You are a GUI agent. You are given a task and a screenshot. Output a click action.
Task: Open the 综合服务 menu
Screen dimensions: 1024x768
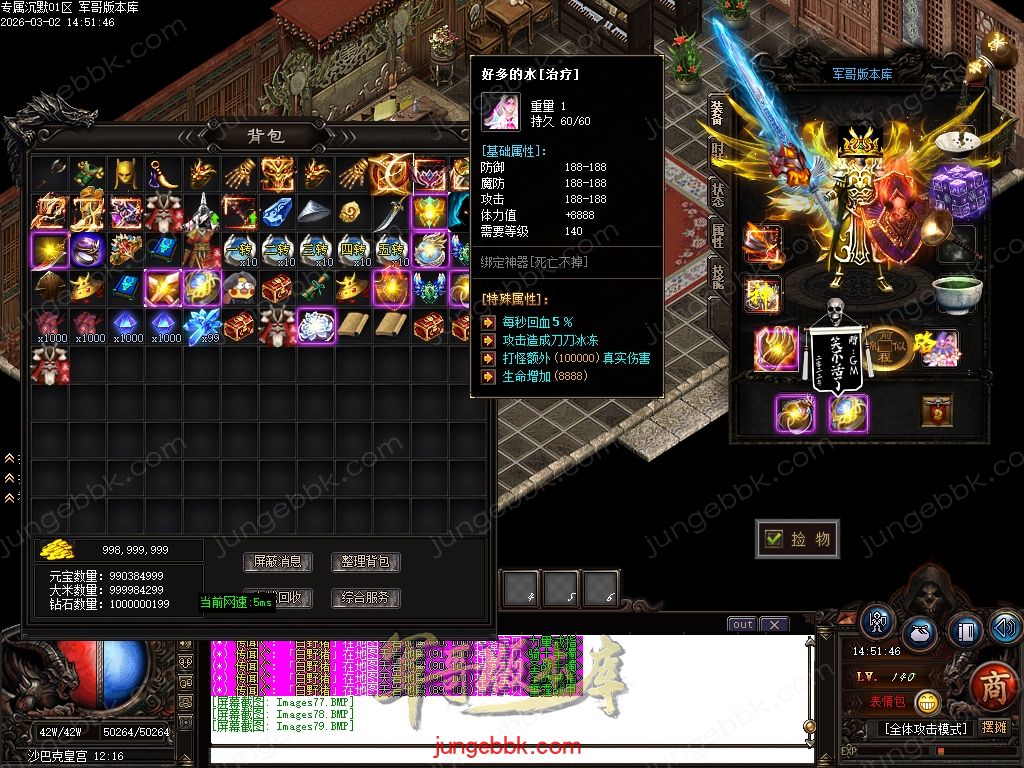click(x=366, y=598)
